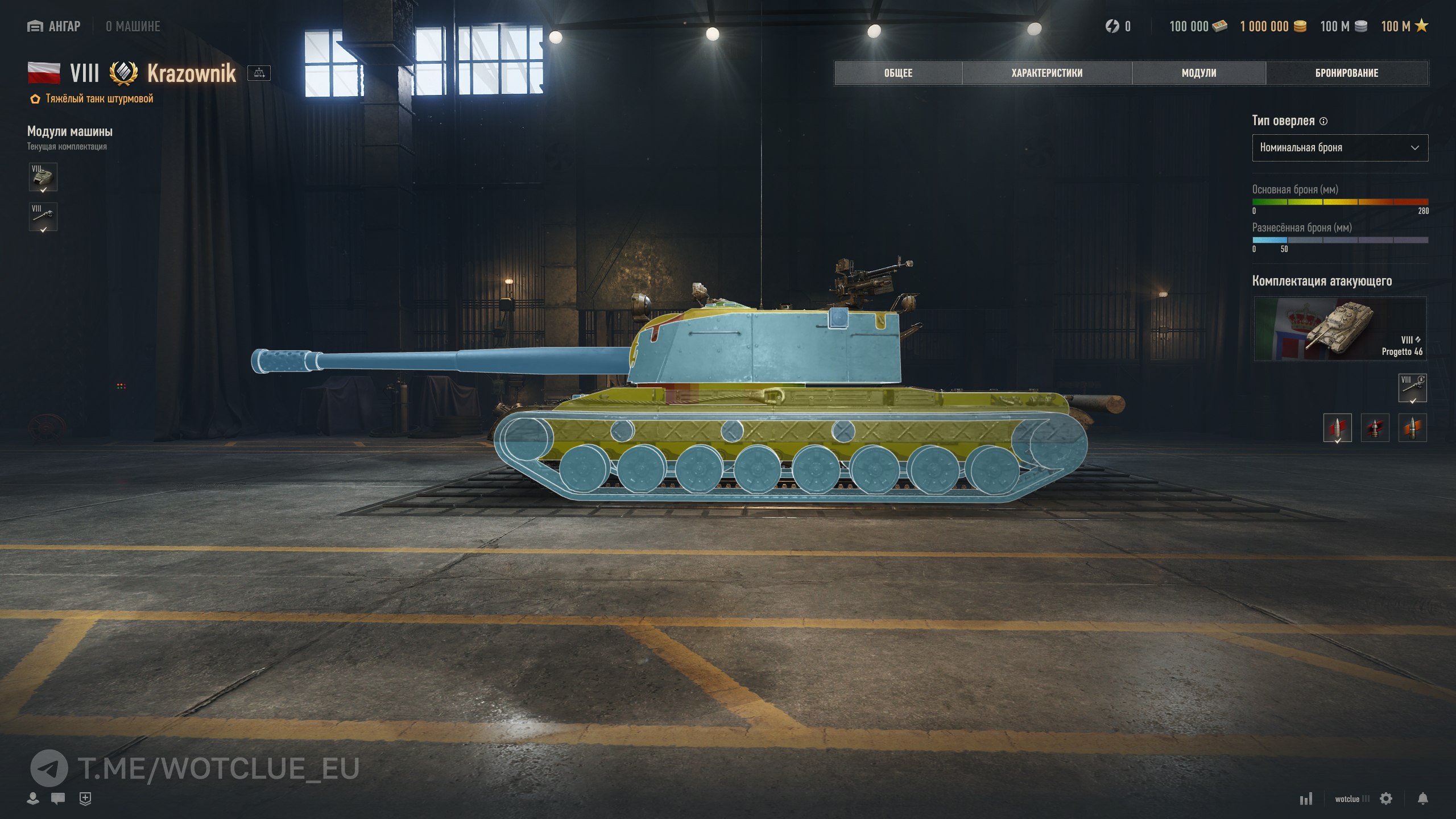The image size is (1456, 819).
Task: Switch to the Общее tab
Action: [x=898, y=73]
